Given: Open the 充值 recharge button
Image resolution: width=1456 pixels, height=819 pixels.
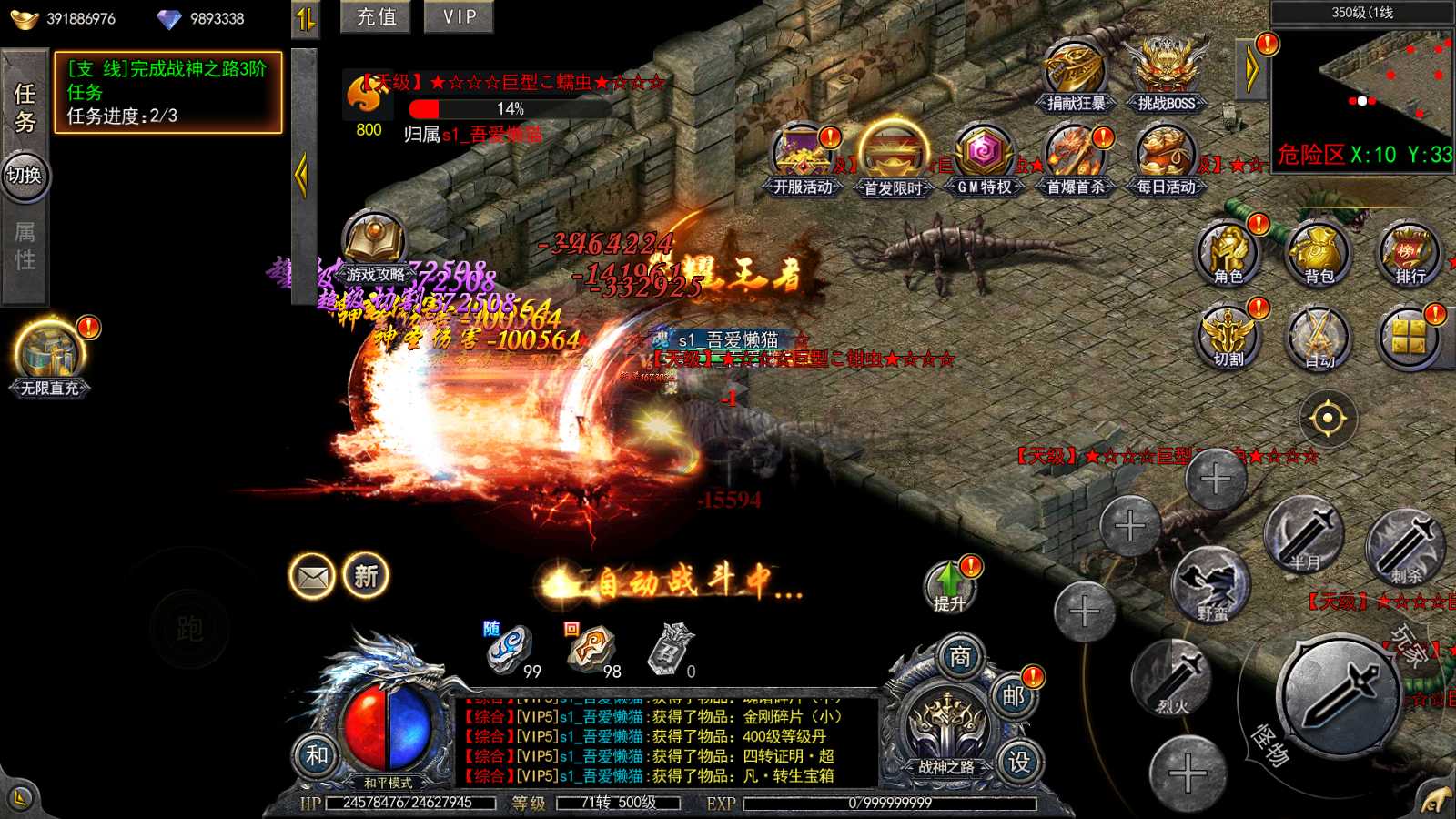Looking at the screenshot, I should pos(376,17).
